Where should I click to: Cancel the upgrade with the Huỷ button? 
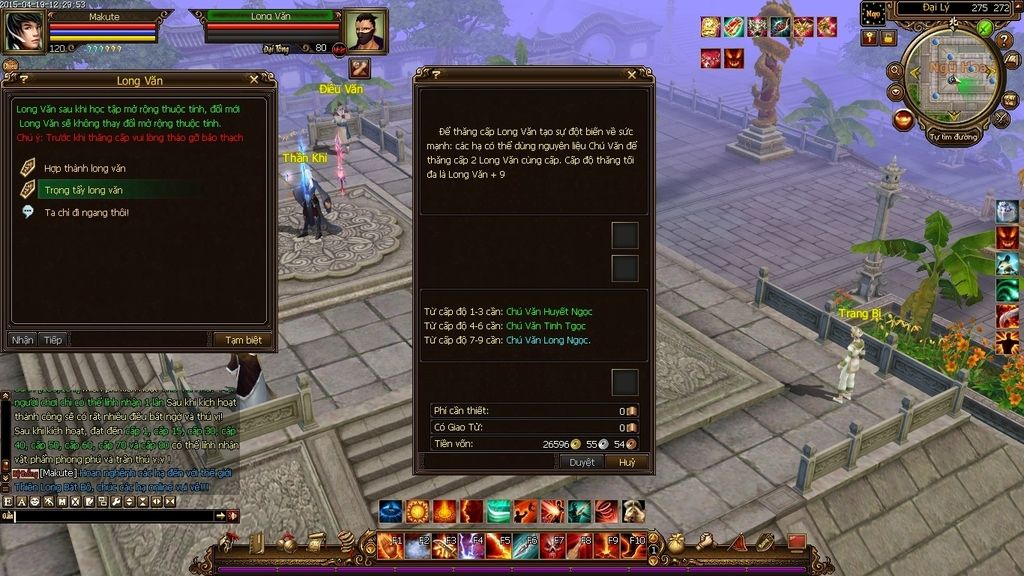[627, 462]
